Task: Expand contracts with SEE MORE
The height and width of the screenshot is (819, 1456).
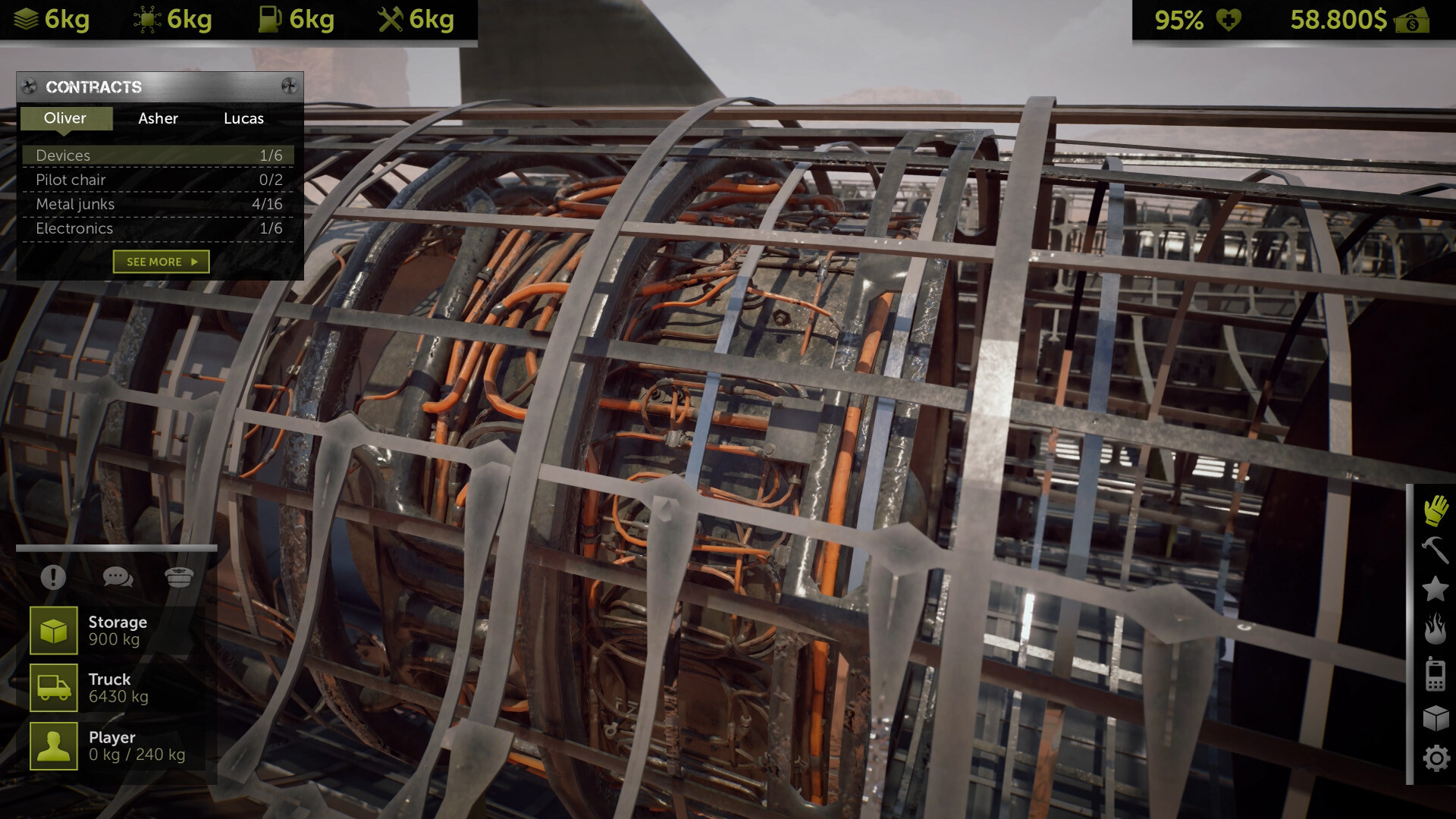Action: point(160,261)
